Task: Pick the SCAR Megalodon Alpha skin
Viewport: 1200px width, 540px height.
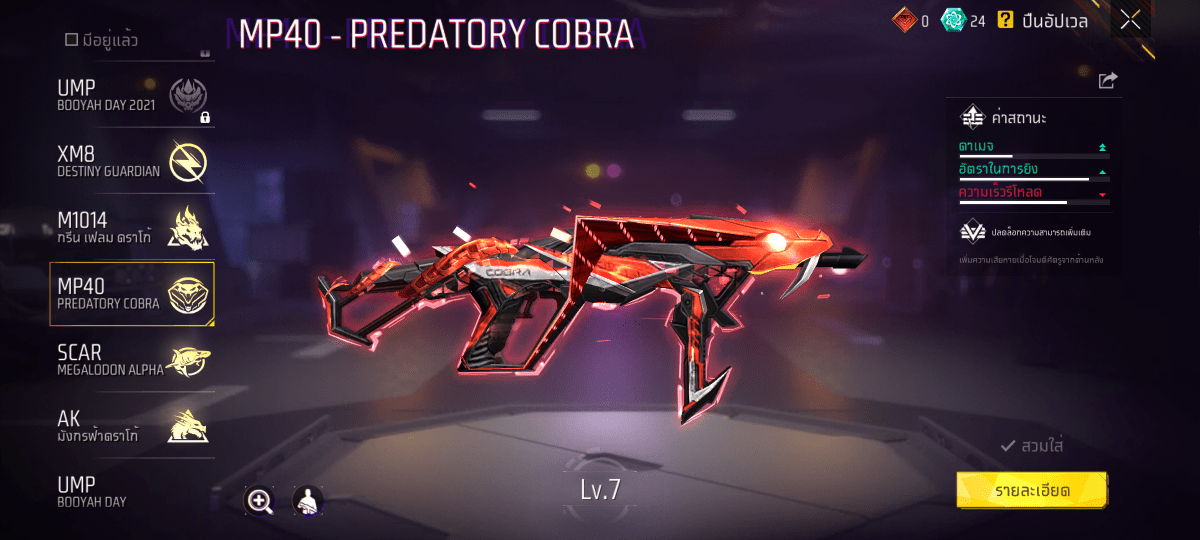Action: pos(132,361)
